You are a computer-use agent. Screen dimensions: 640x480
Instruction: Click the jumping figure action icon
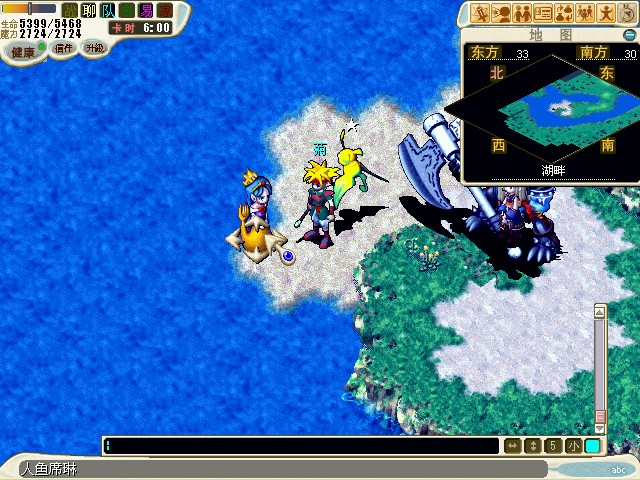point(607,13)
